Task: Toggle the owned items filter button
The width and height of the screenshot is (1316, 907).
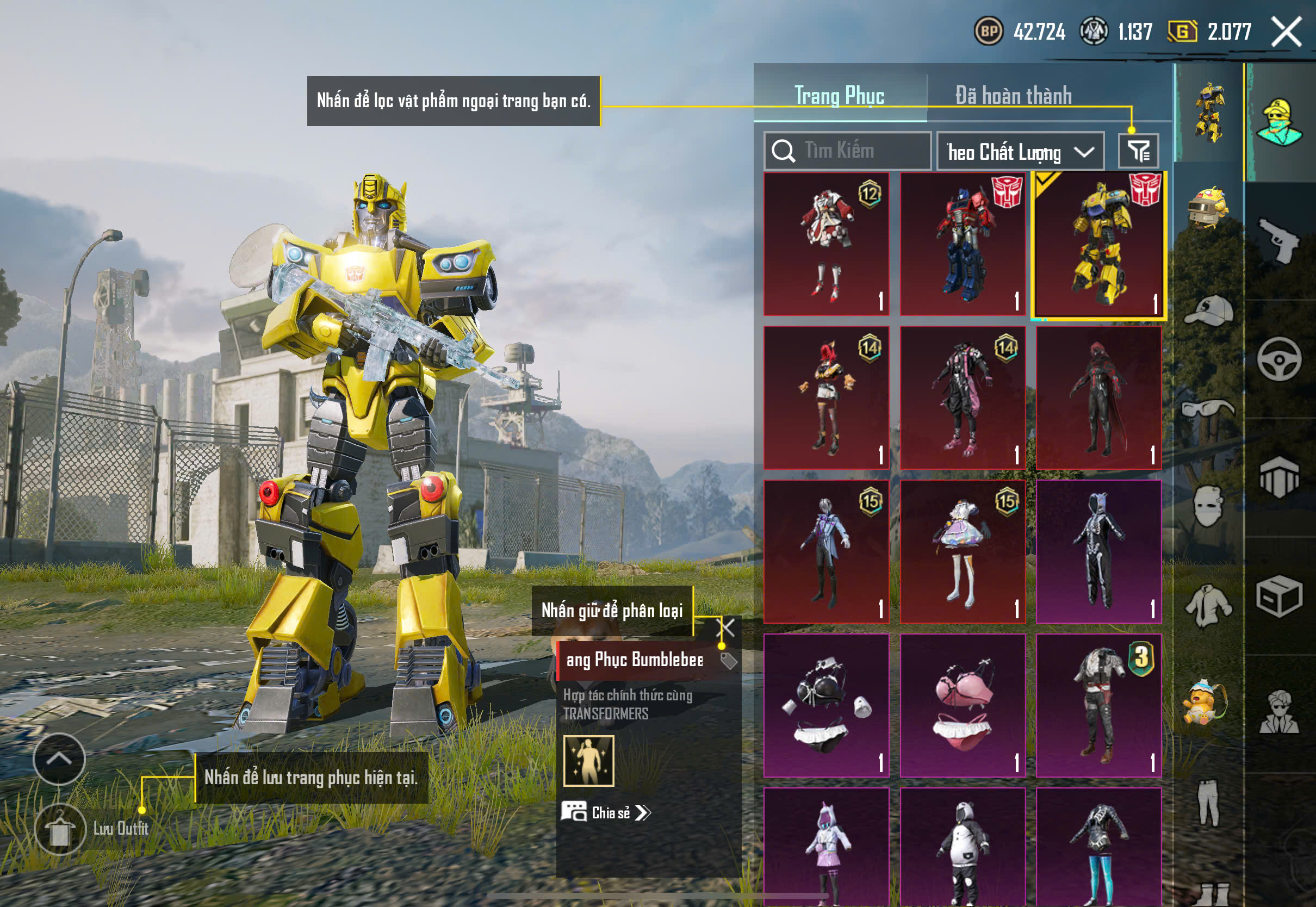Action: [1138, 151]
